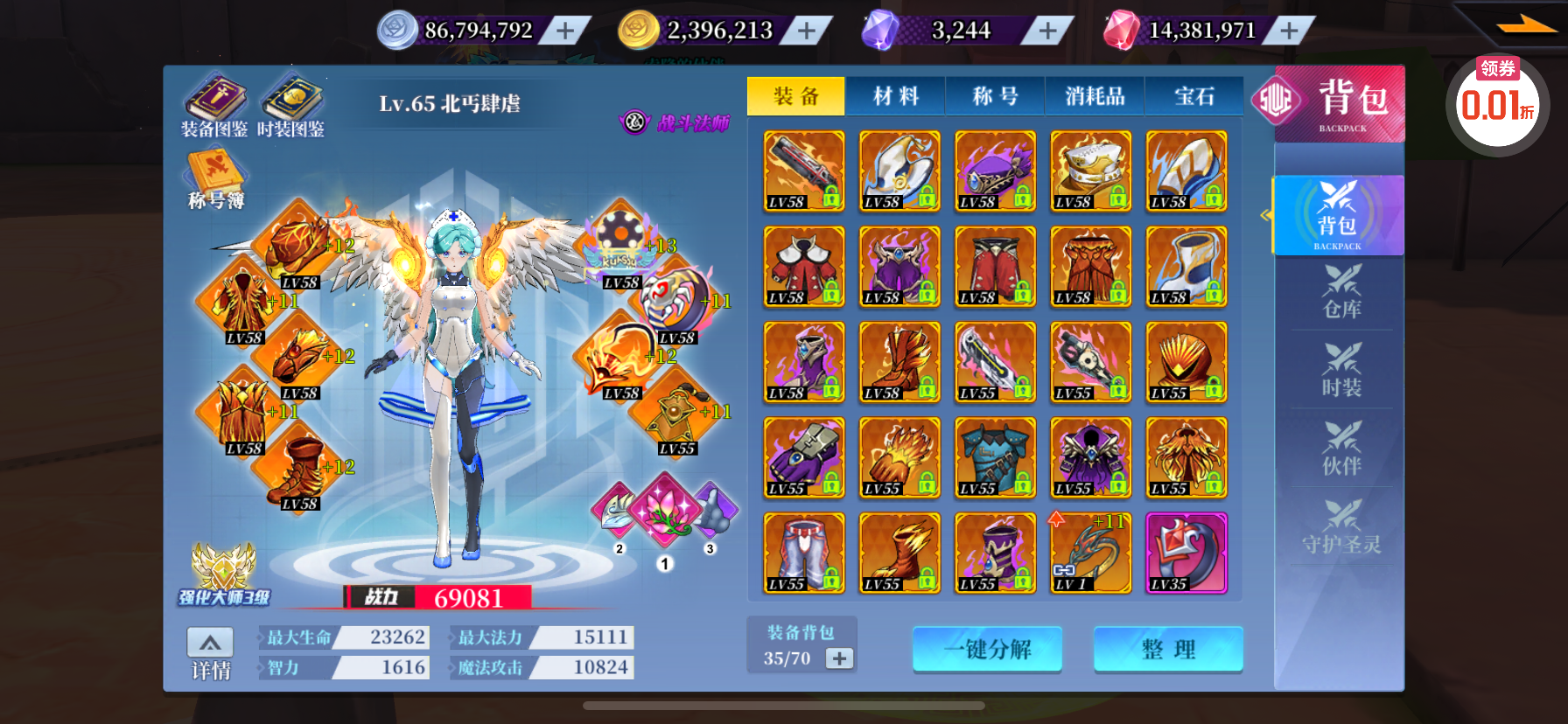This screenshot has height=724, width=1568.
Task: Tap the 一键分解 one-key dismantle button
Action: pos(987,650)
